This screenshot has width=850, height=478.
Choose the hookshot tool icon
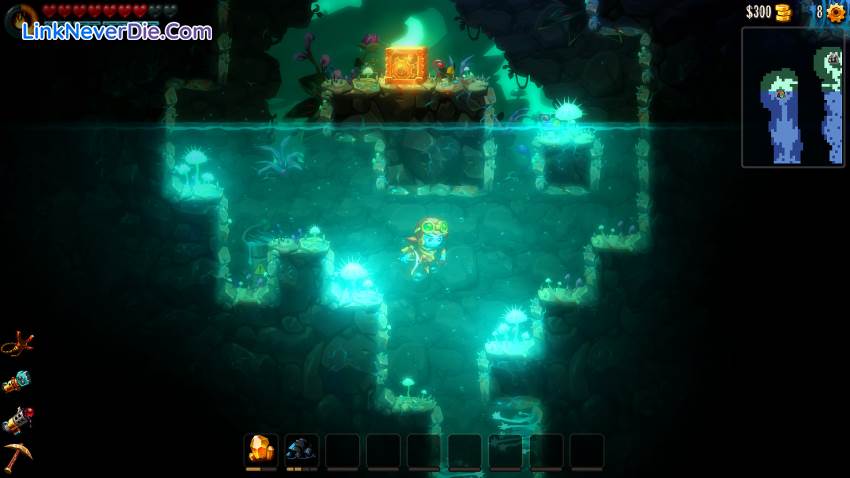17,345
